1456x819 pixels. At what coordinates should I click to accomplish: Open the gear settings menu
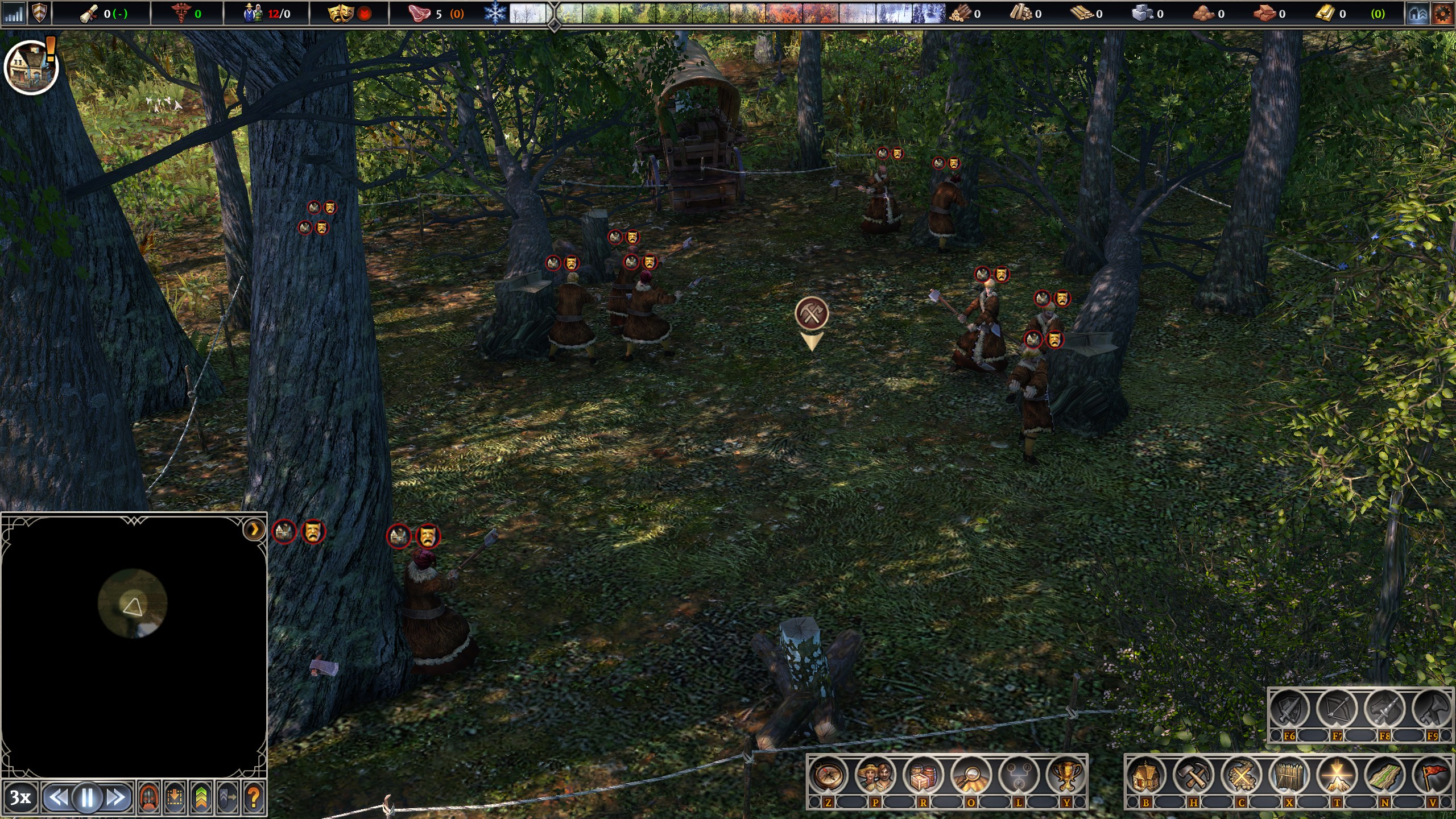[1442, 14]
